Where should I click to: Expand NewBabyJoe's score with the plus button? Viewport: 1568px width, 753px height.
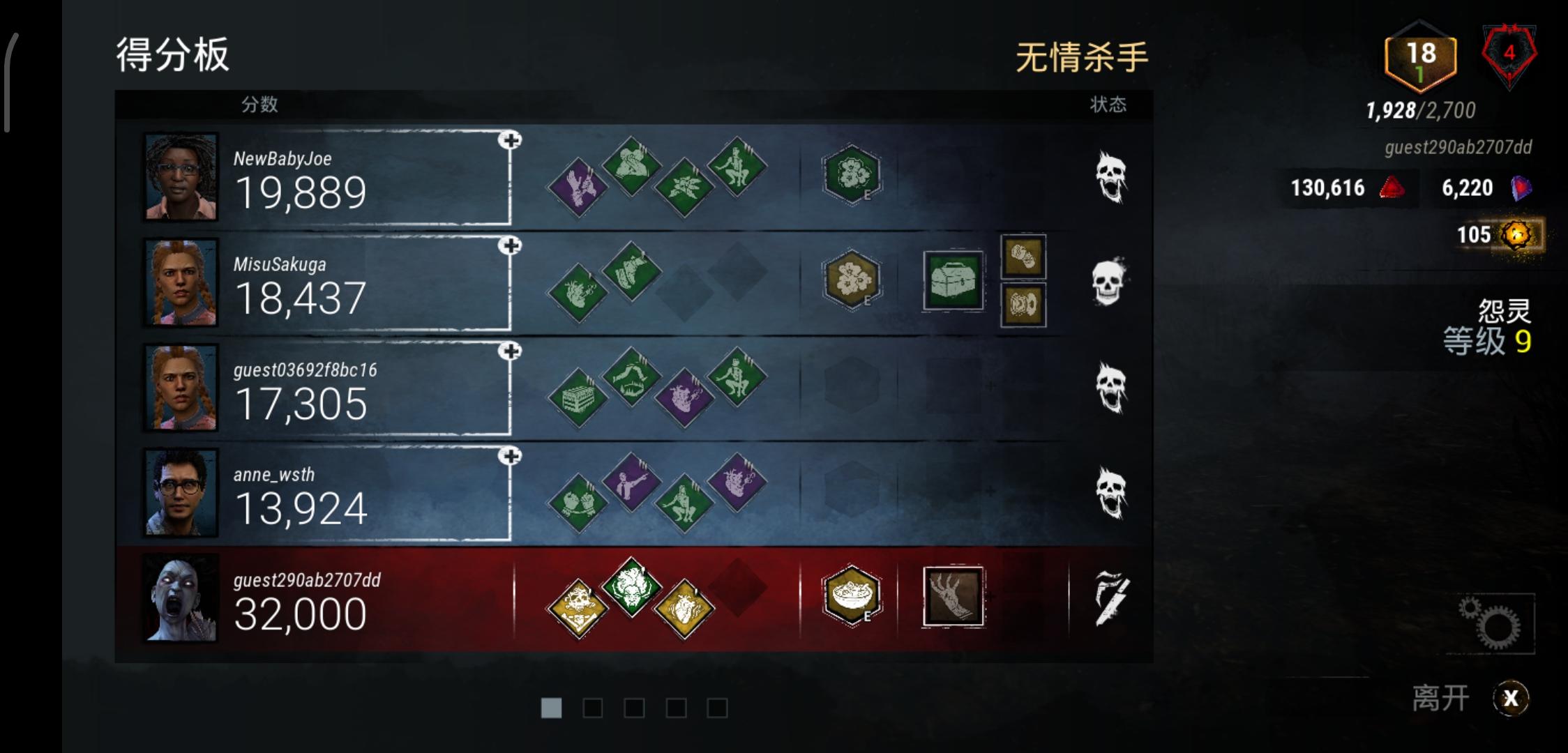[x=511, y=139]
